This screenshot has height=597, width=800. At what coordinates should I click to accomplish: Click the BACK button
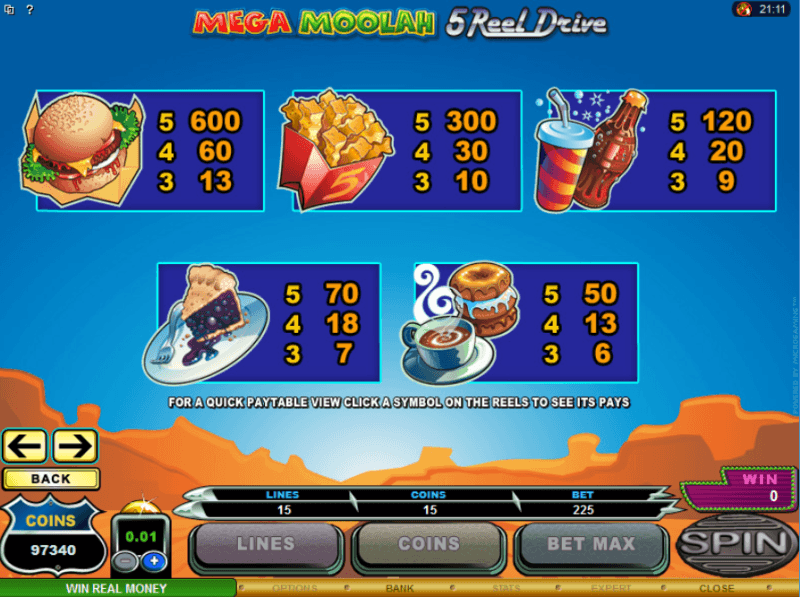point(51,479)
